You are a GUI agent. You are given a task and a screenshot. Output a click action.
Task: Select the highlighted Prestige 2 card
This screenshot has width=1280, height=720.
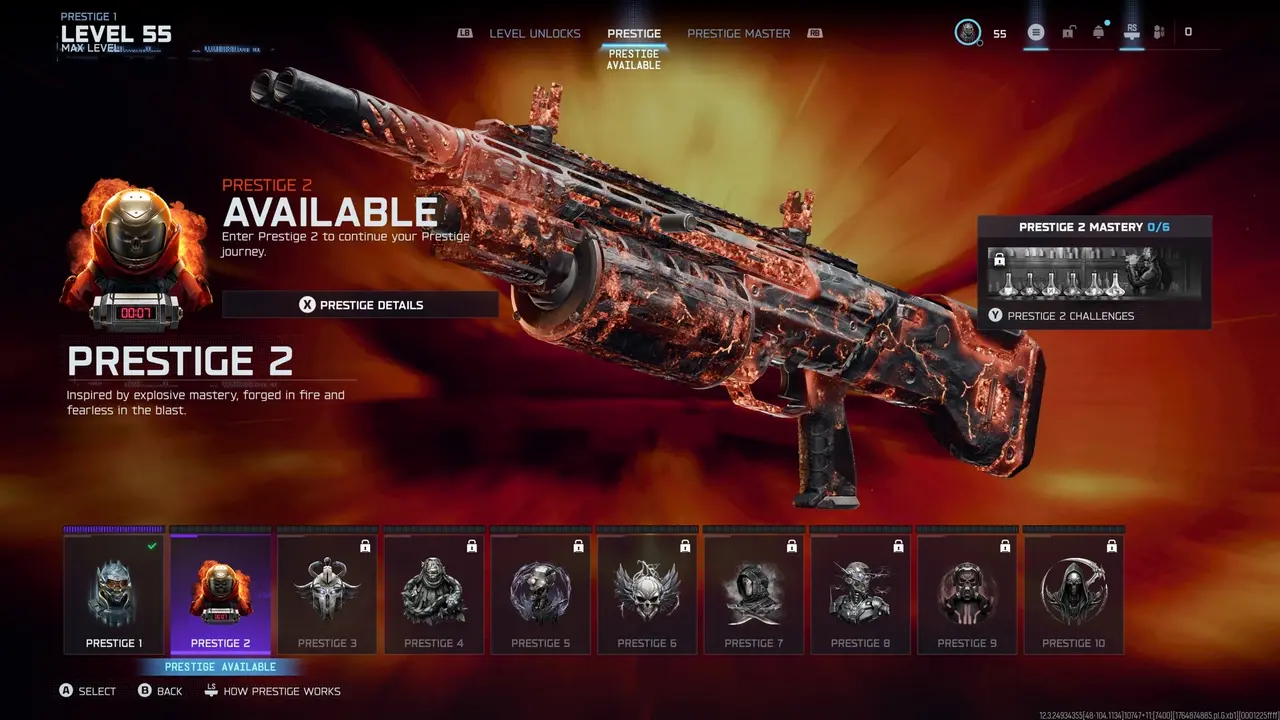[x=220, y=590]
